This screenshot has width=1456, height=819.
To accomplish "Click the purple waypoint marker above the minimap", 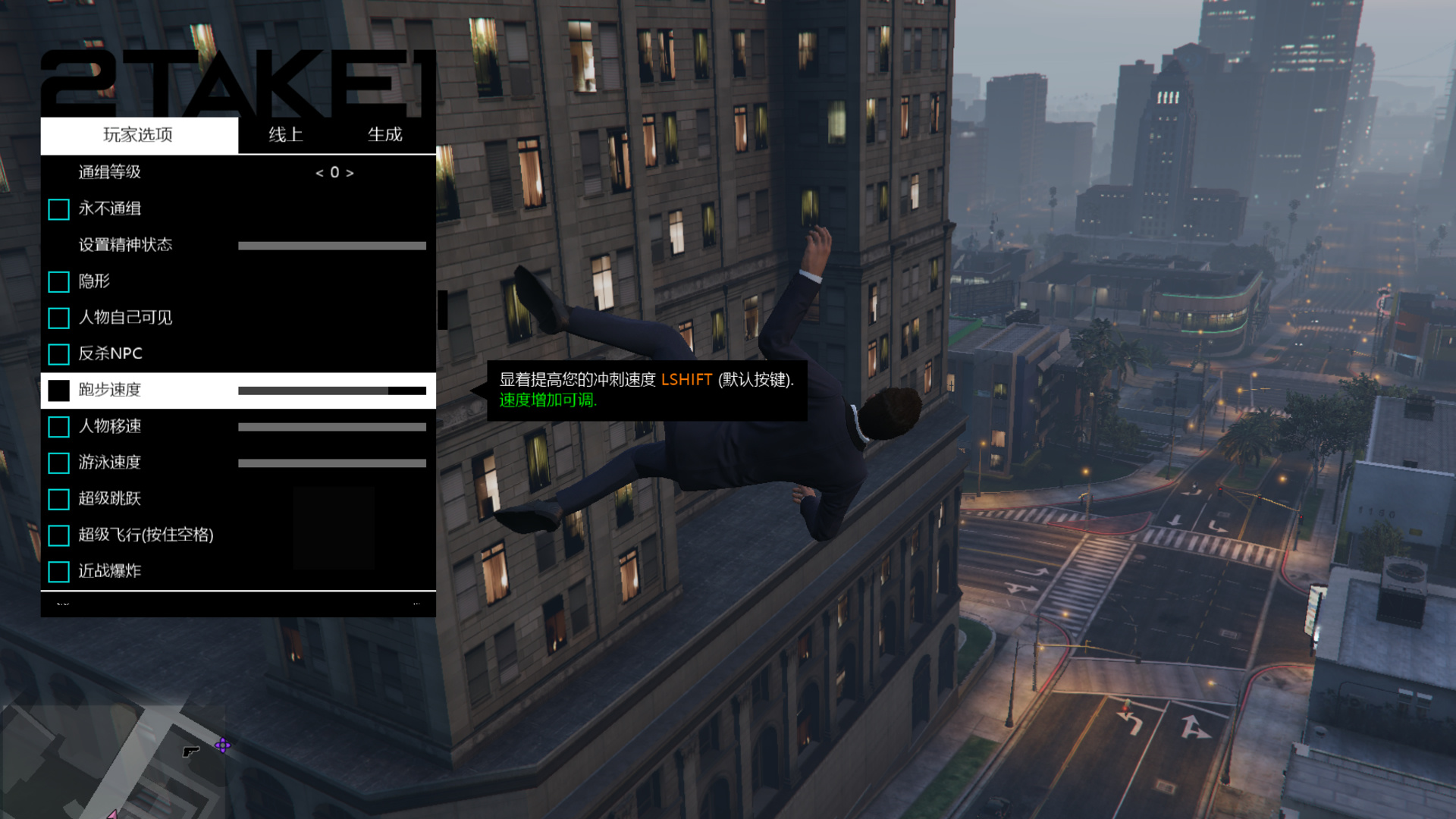I will coord(222,746).
